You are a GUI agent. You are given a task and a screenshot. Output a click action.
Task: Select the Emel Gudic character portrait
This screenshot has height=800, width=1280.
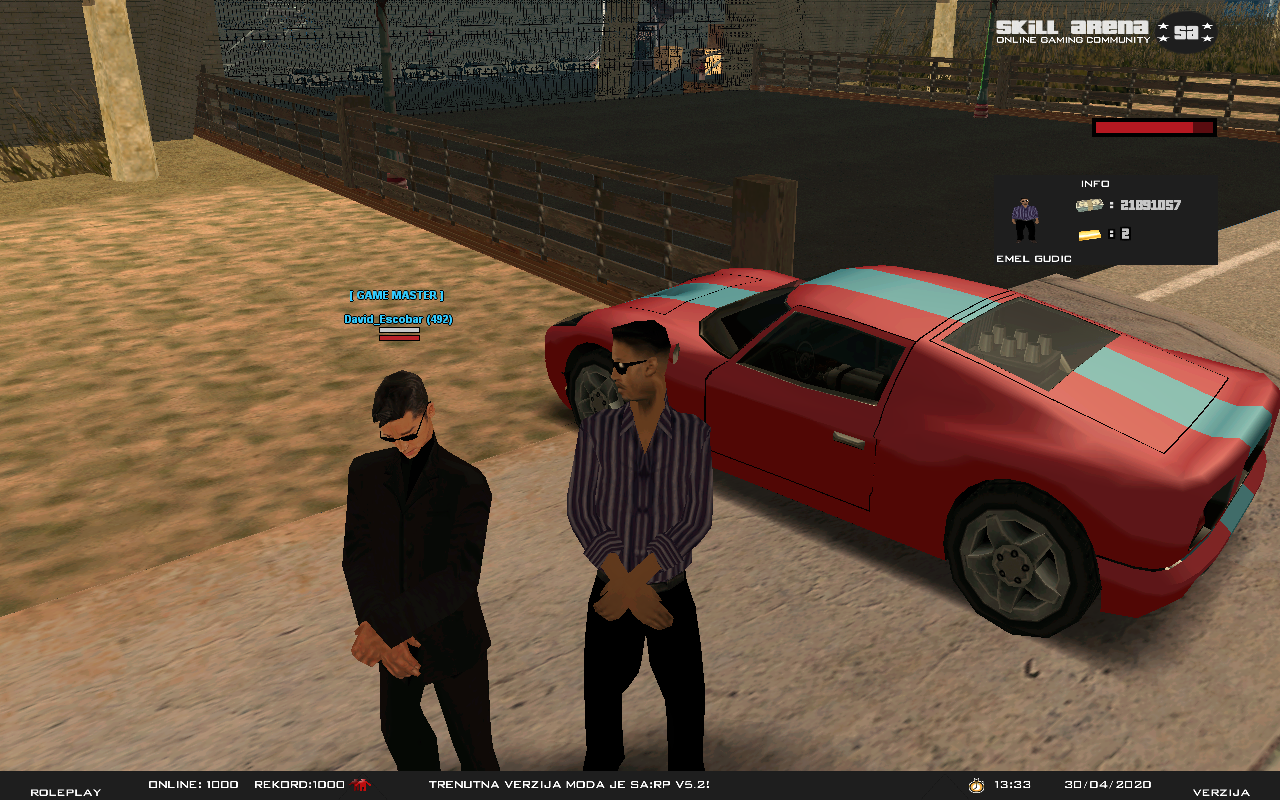point(1025,219)
